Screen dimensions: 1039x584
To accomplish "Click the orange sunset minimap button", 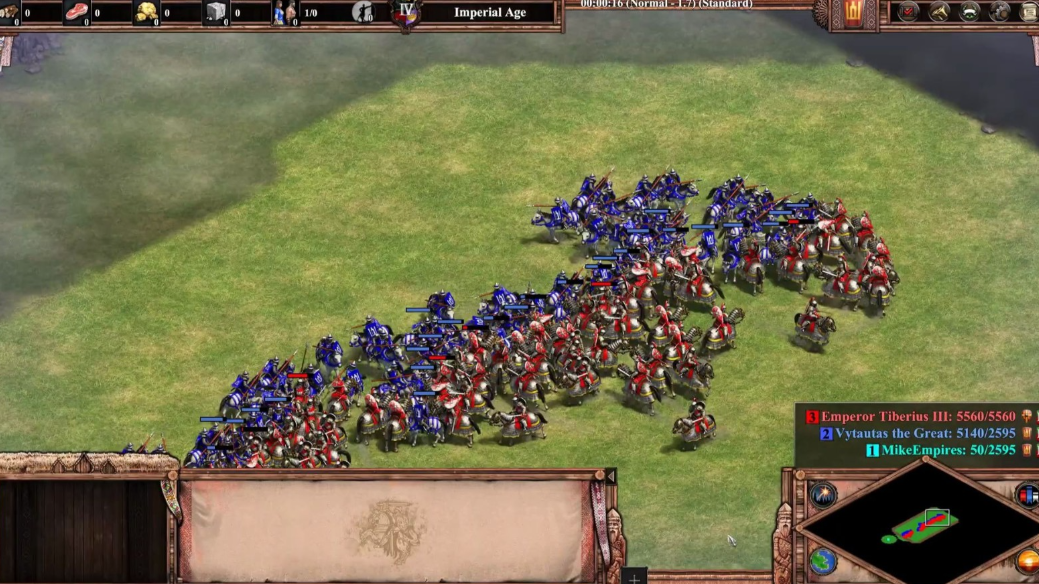I will (1028, 561).
